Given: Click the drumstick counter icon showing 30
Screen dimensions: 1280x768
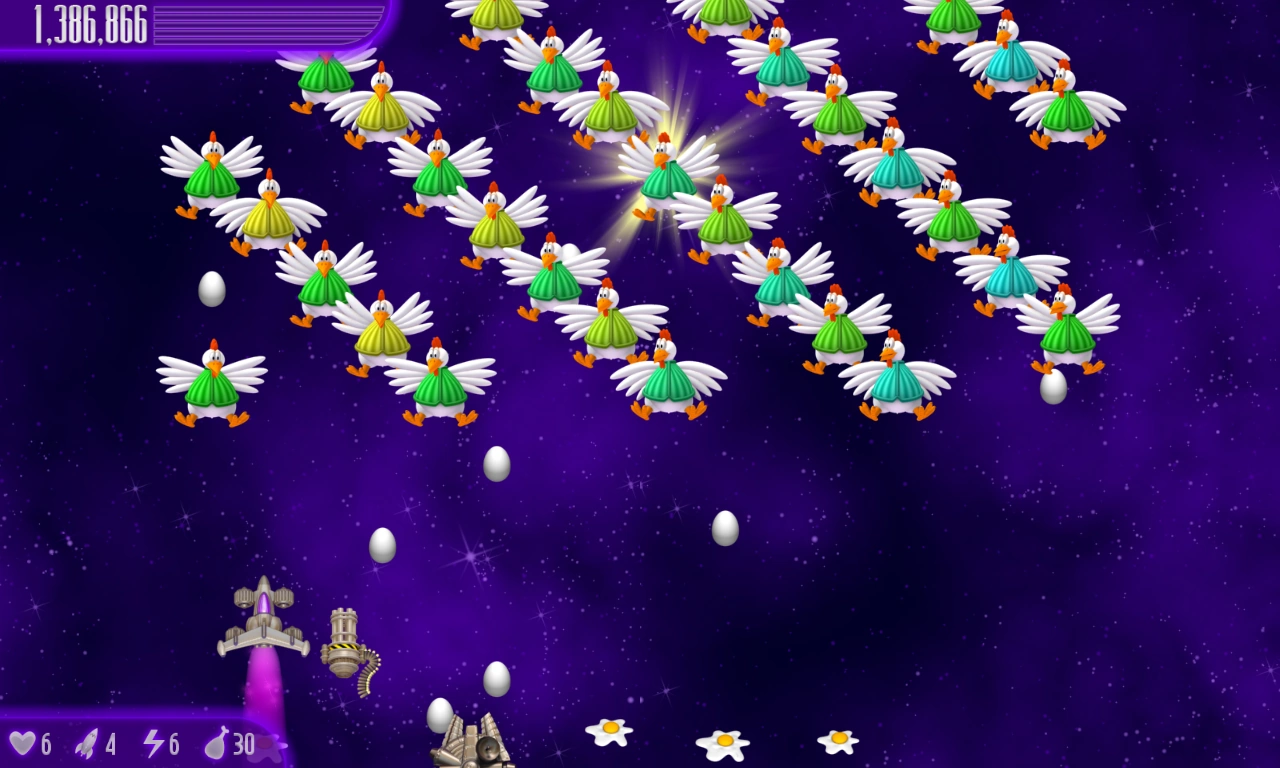Looking at the screenshot, I should click(x=219, y=744).
